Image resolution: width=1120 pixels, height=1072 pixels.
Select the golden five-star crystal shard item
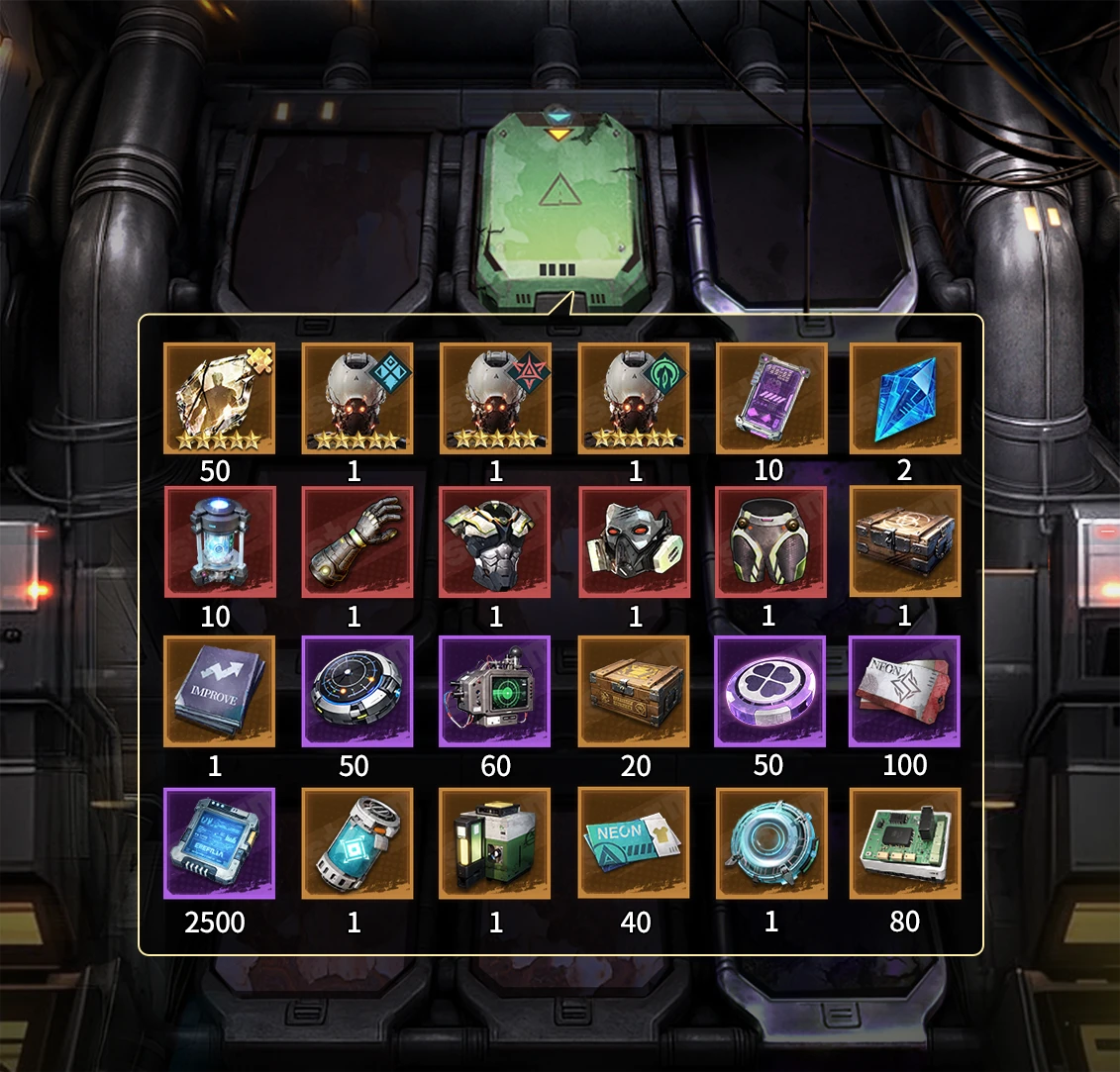pos(219,399)
